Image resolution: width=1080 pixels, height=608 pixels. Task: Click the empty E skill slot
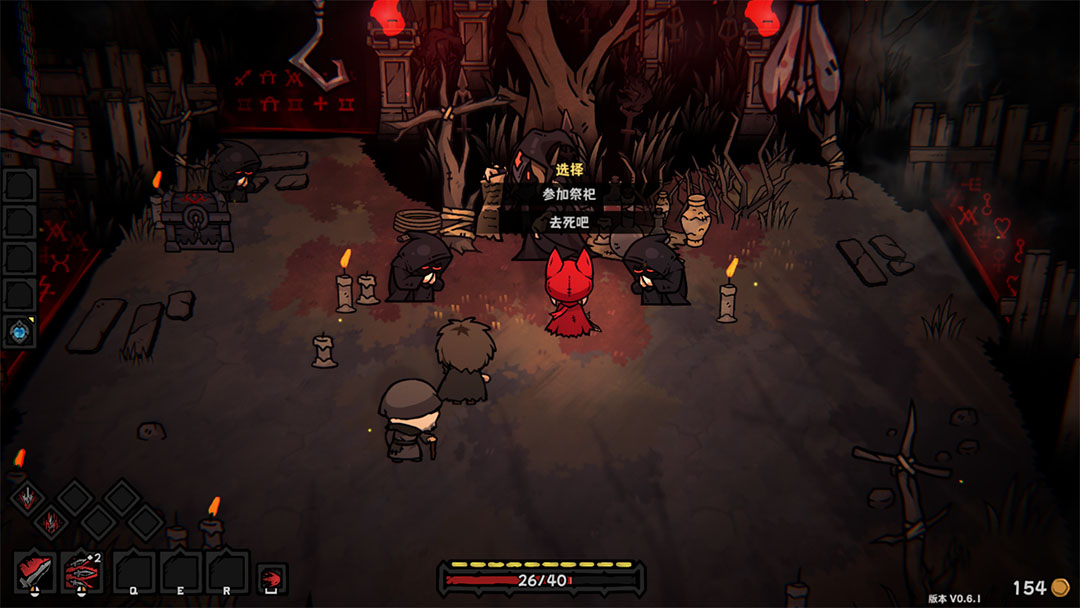(180, 573)
